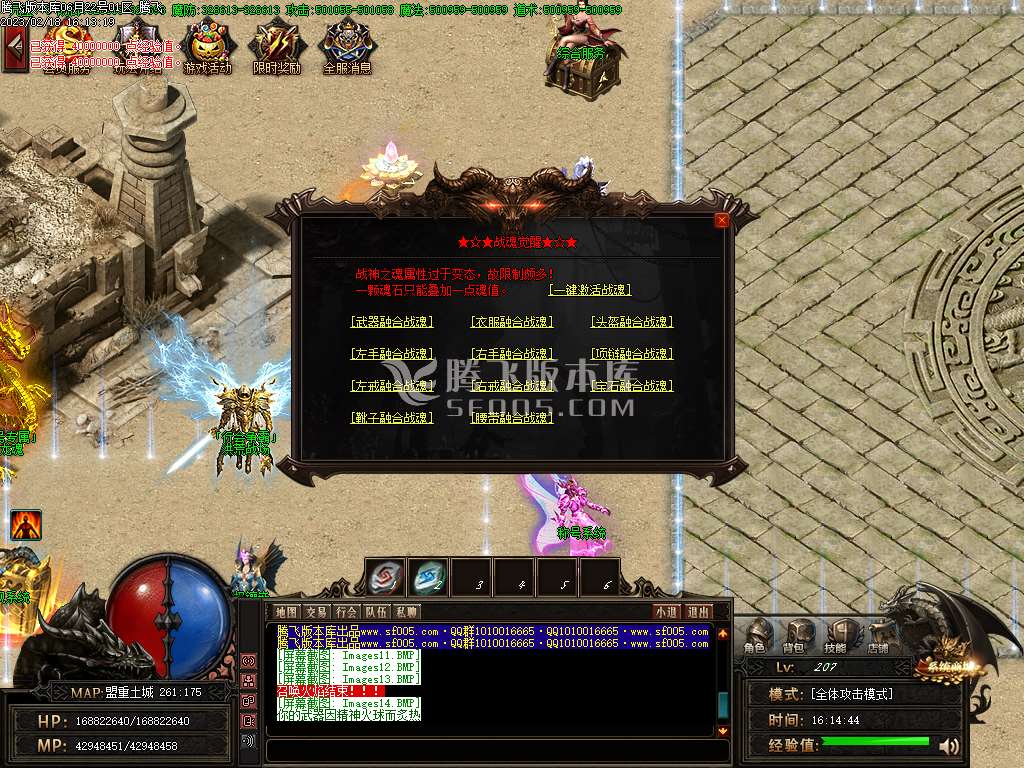Select 项链融合战魂 option
This screenshot has width=1024, height=768.
pyautogui.click(x=632, y=354)
